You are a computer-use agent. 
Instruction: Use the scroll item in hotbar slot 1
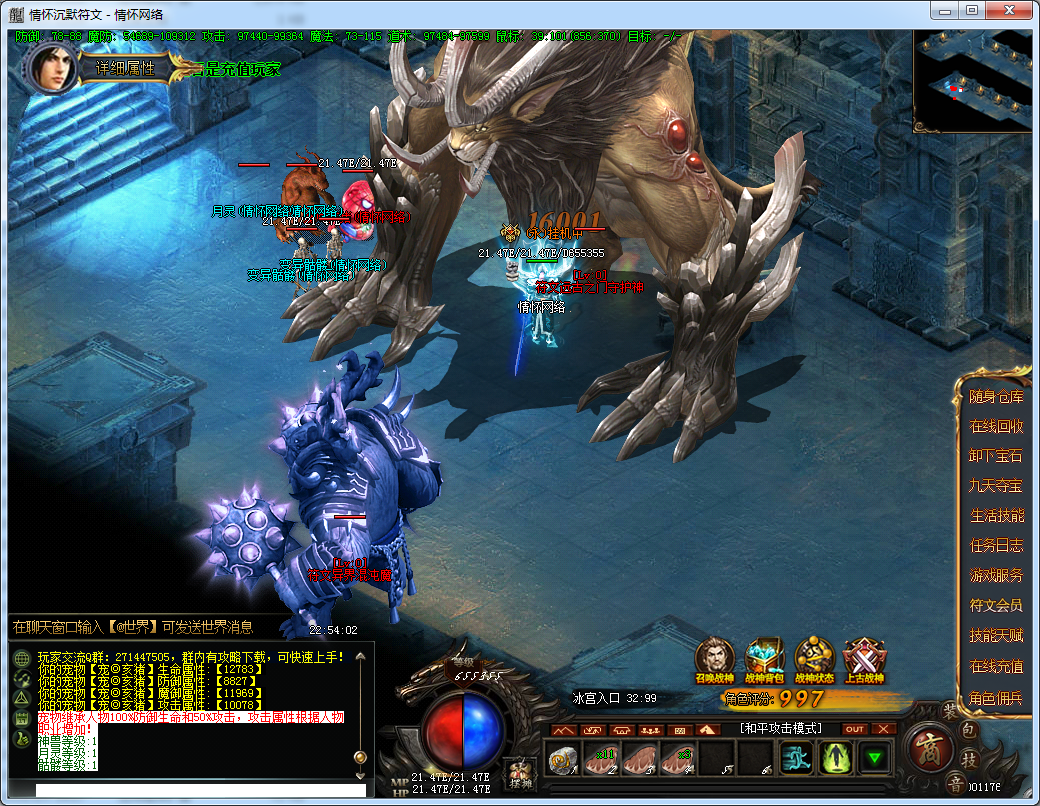point(562,759)
